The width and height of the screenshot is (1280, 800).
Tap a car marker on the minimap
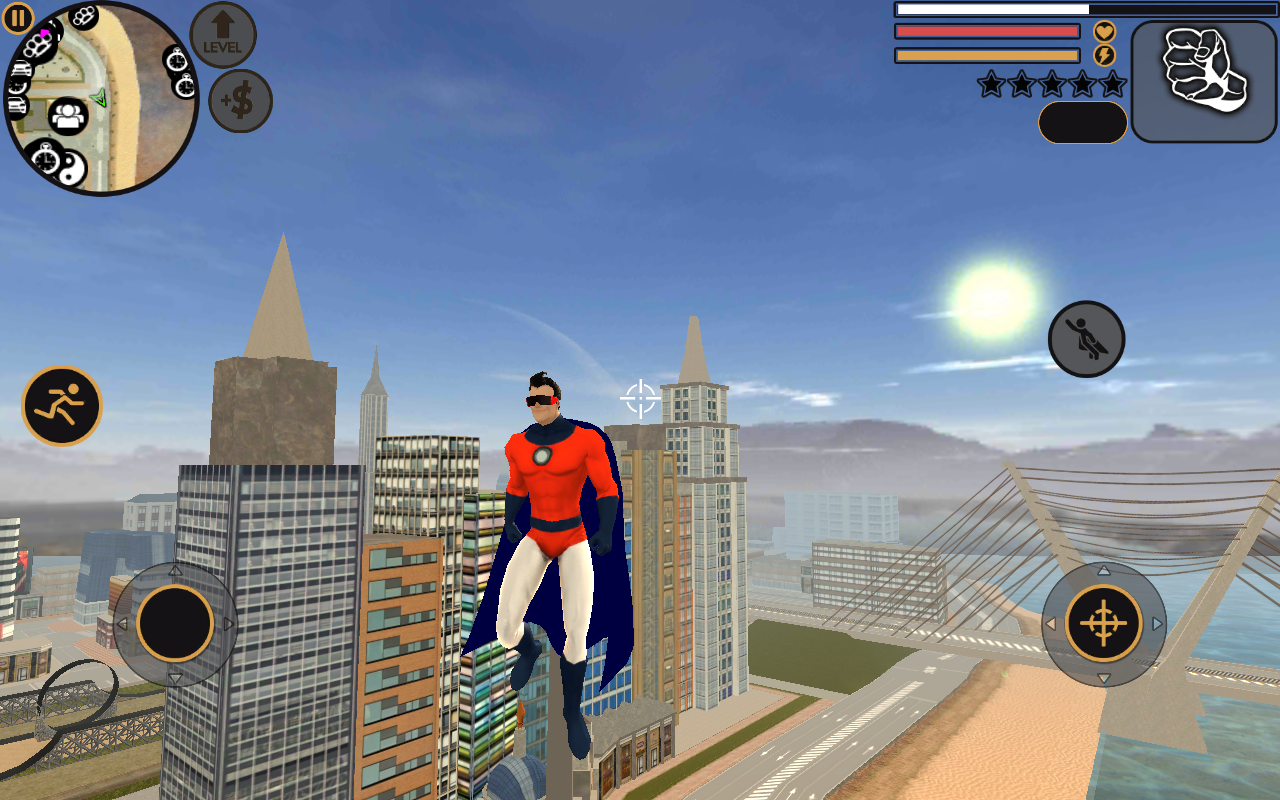[x=22, y=68]
